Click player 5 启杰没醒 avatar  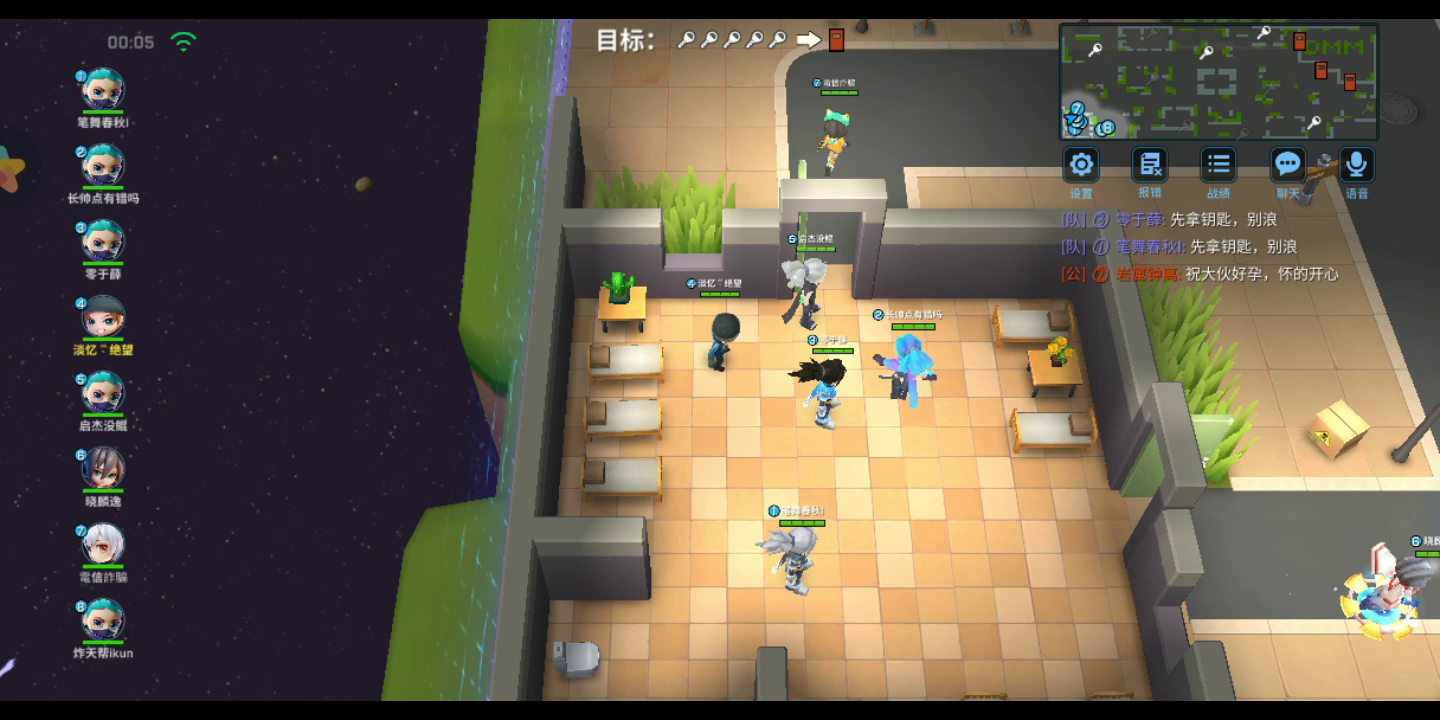(102, 393)
